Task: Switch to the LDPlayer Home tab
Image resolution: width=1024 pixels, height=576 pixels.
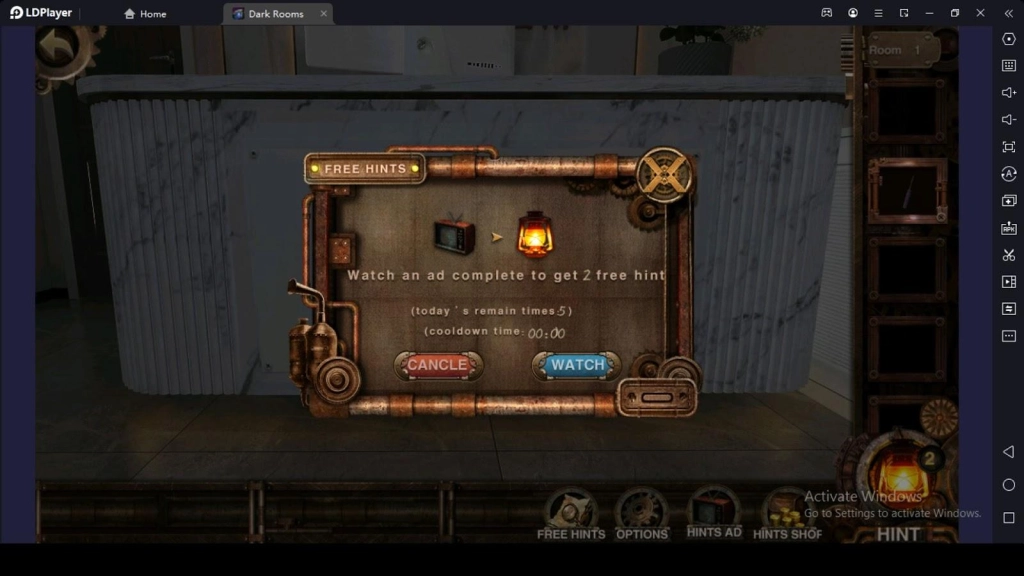Action: coord(145,14)
